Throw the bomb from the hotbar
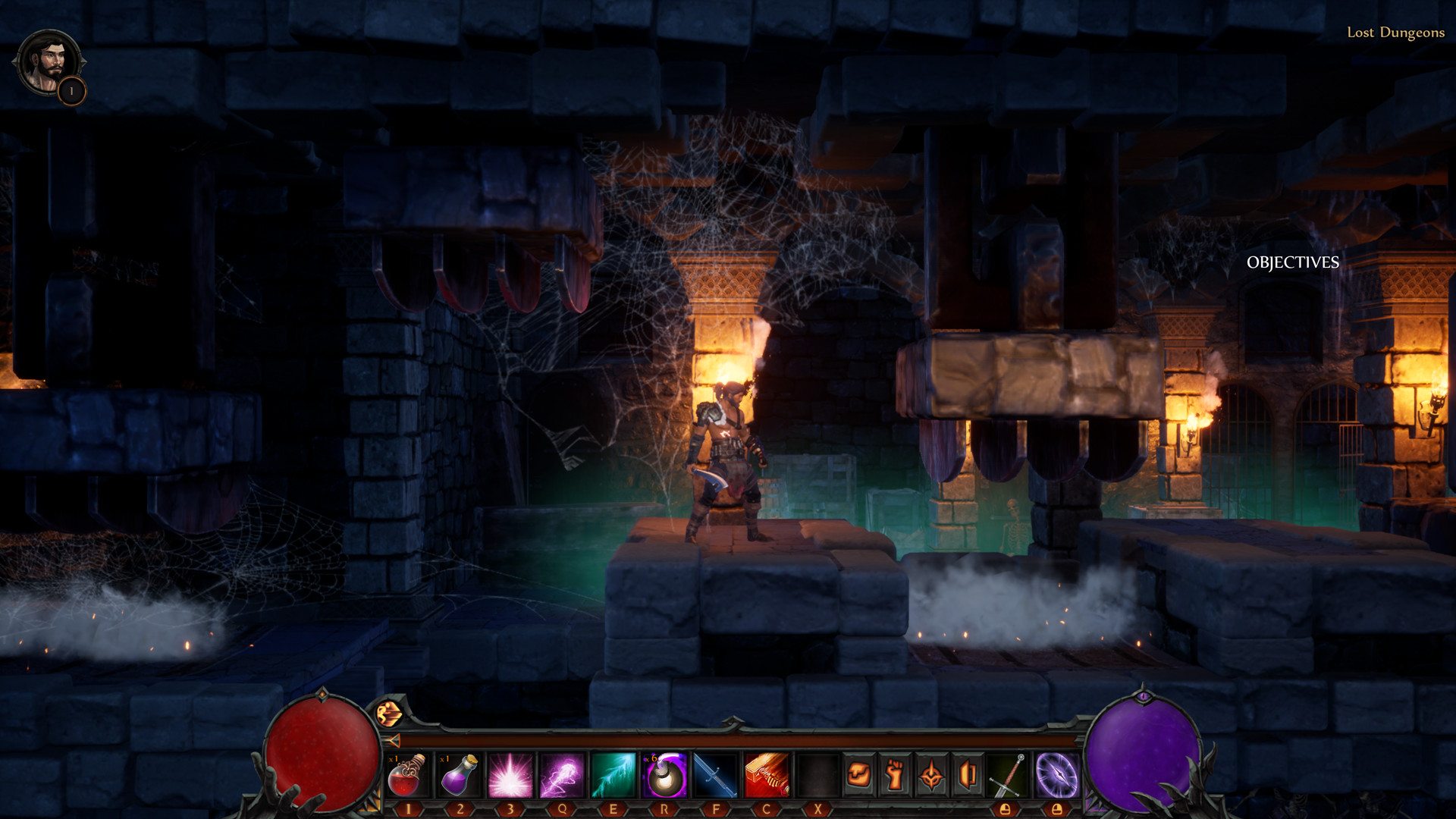Viewport: 1456px width, 819px height. 665,775
